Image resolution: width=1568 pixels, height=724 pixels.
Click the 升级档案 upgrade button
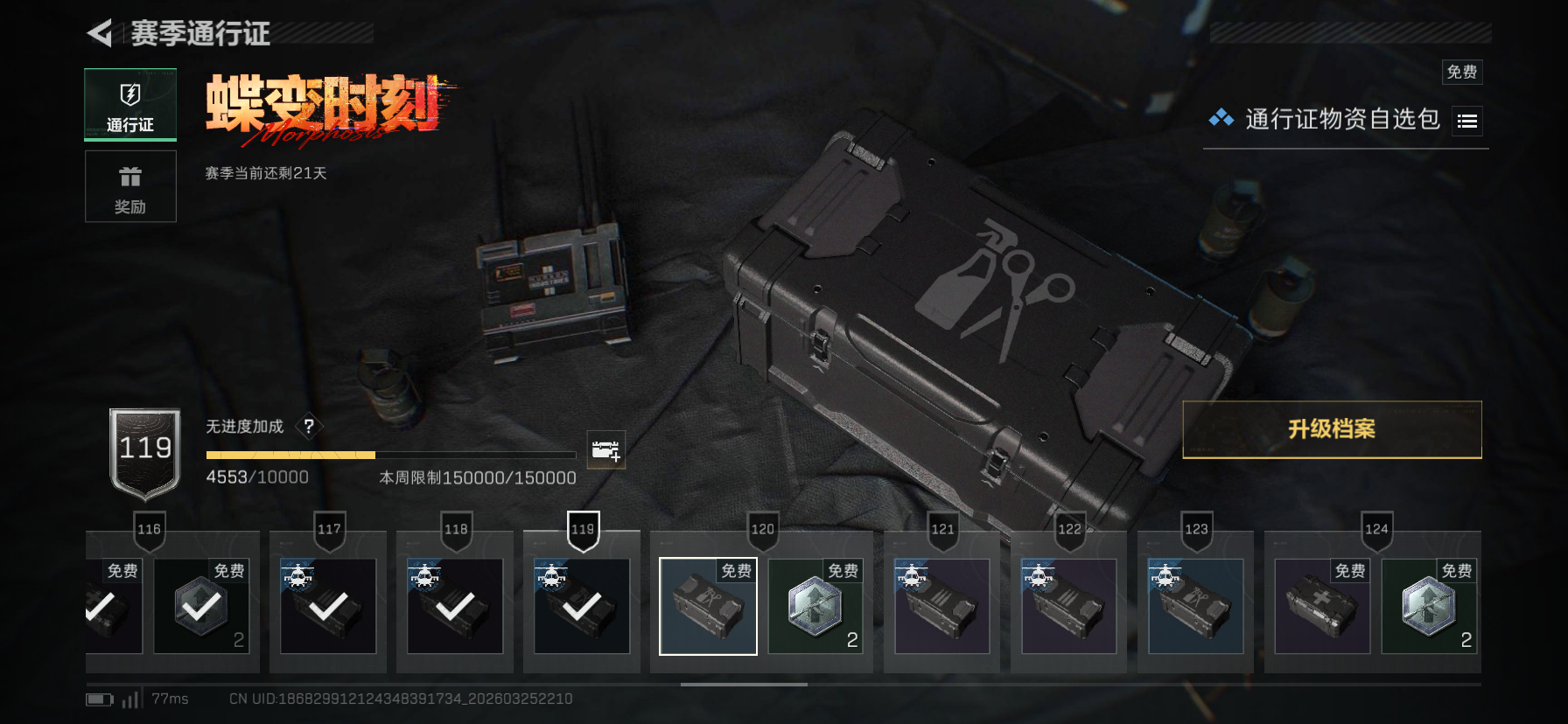[1331, 429]
